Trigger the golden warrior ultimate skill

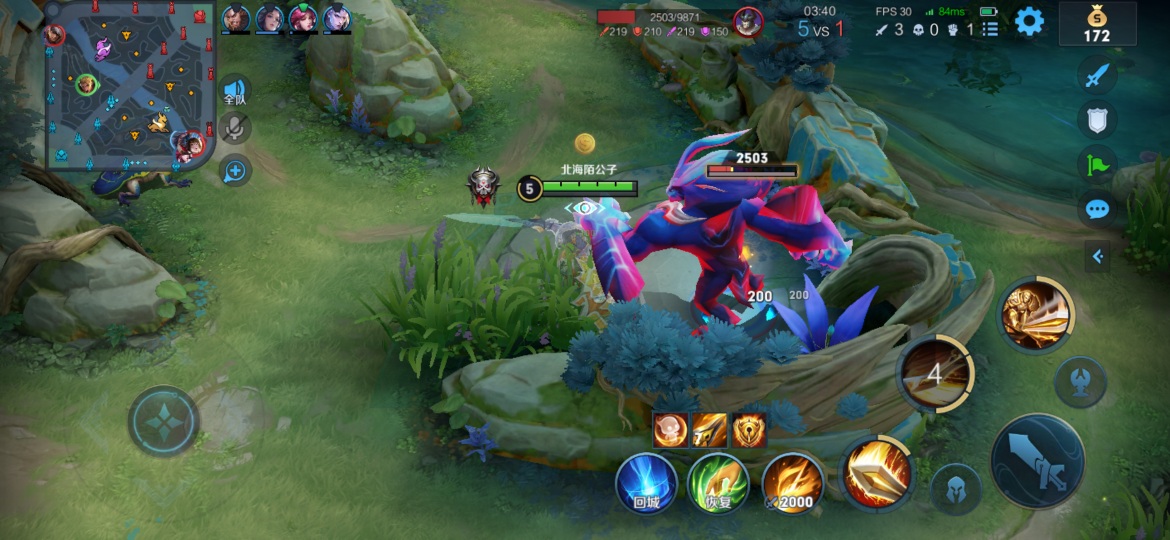tap(1036, 315)
